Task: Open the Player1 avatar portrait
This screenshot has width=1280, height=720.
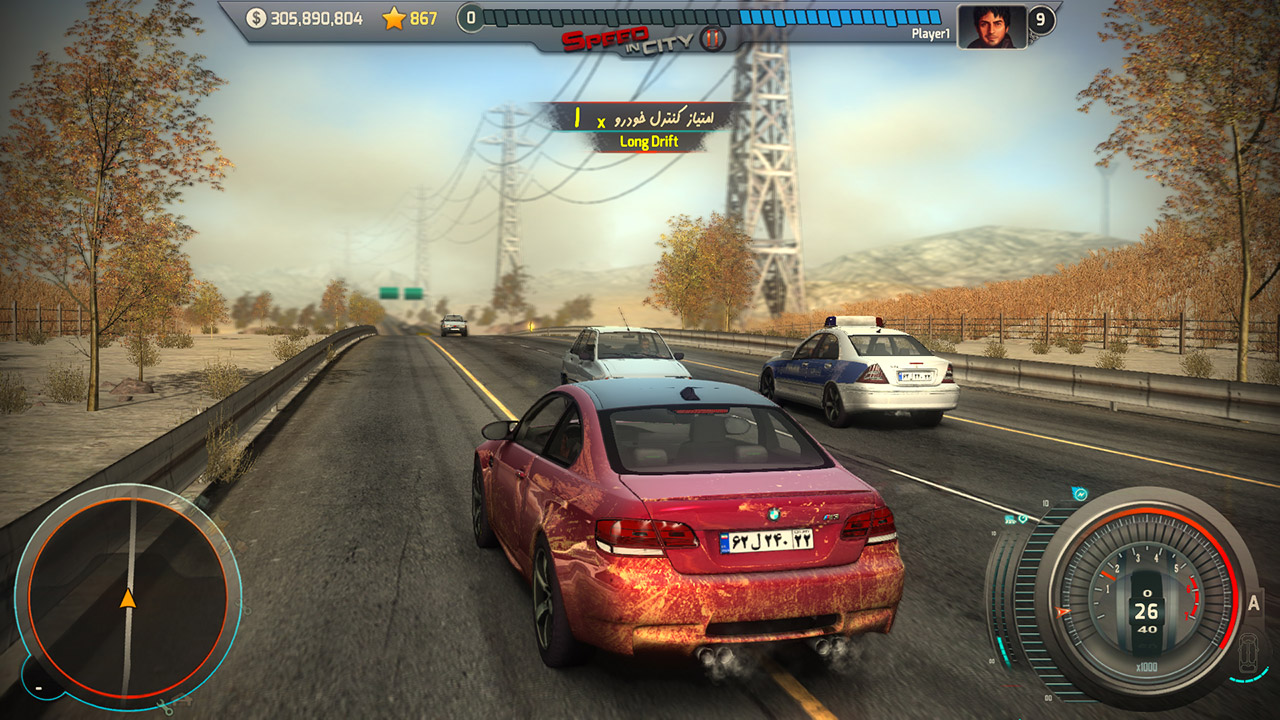Action: 992,26
